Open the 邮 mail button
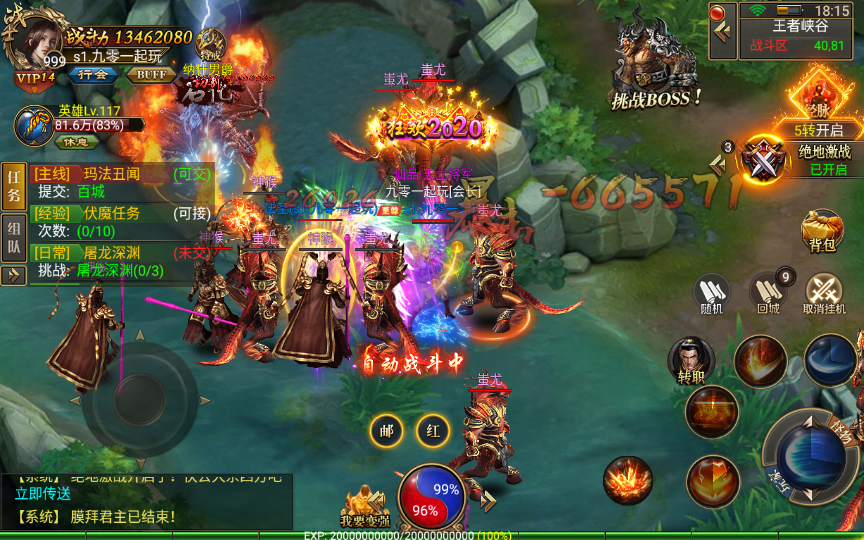 tap(386, 430)
